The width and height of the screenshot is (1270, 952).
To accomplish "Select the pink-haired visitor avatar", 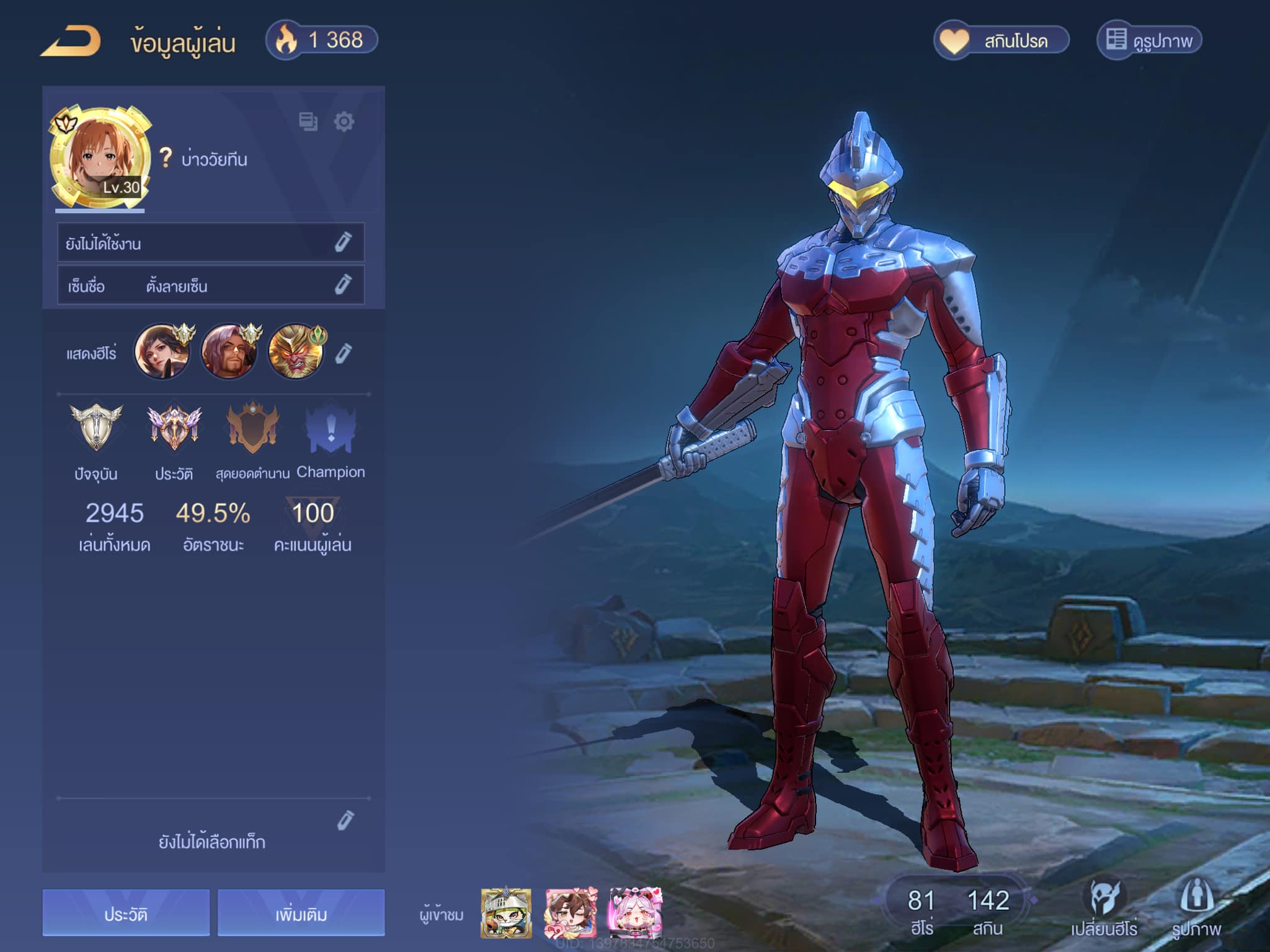I will pos(635,912).
